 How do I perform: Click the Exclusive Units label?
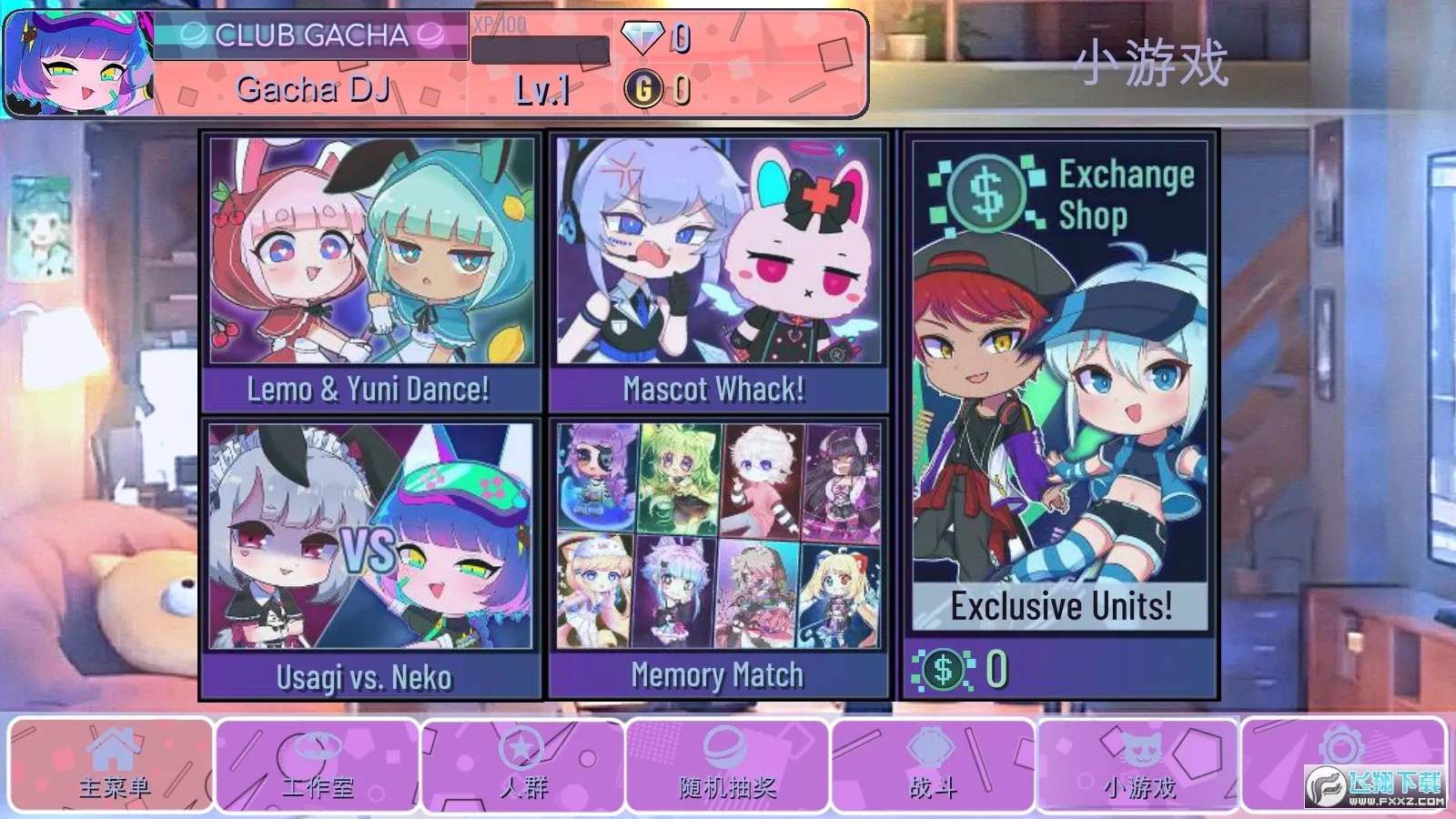coord(1059,604)
